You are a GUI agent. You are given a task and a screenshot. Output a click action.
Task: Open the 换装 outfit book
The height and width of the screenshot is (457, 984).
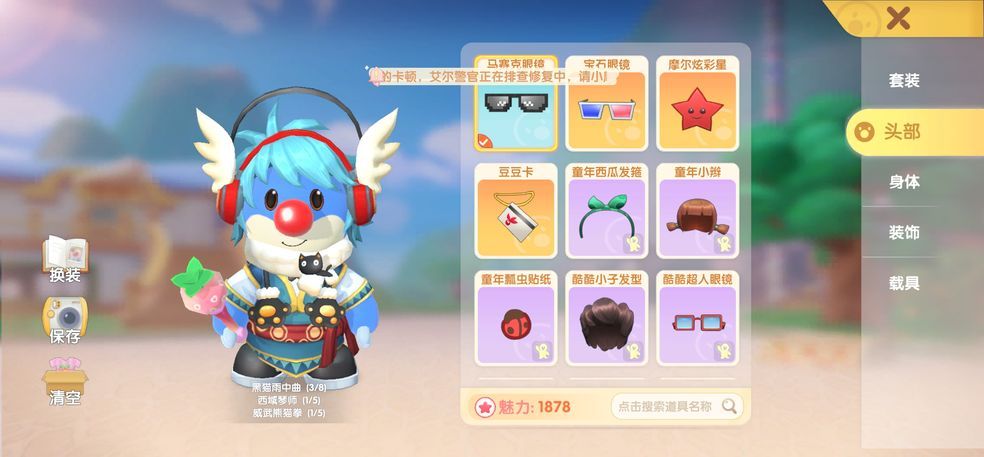(x=65, y=260)
